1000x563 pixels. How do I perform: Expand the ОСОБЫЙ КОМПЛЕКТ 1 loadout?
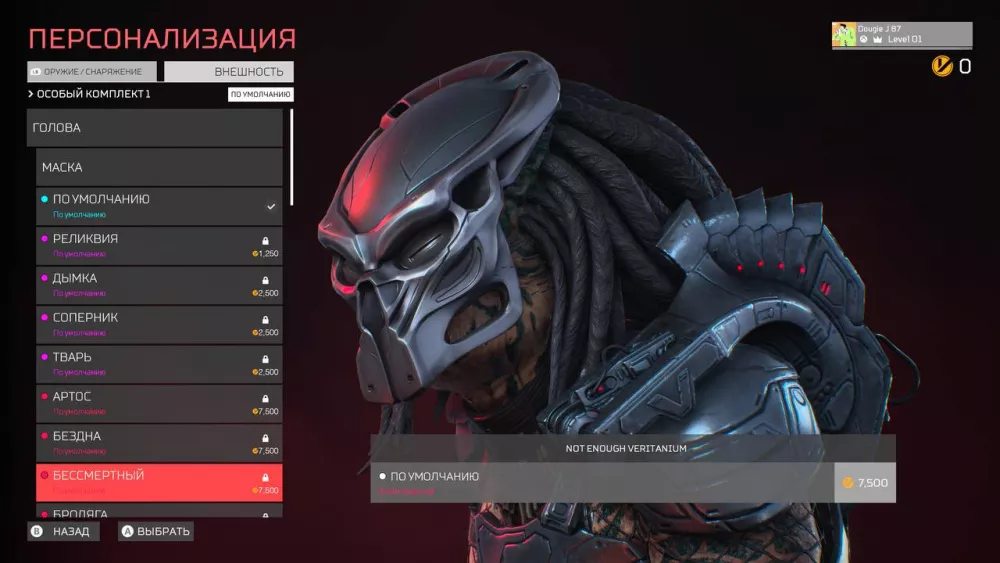click(x=92, y=94)
